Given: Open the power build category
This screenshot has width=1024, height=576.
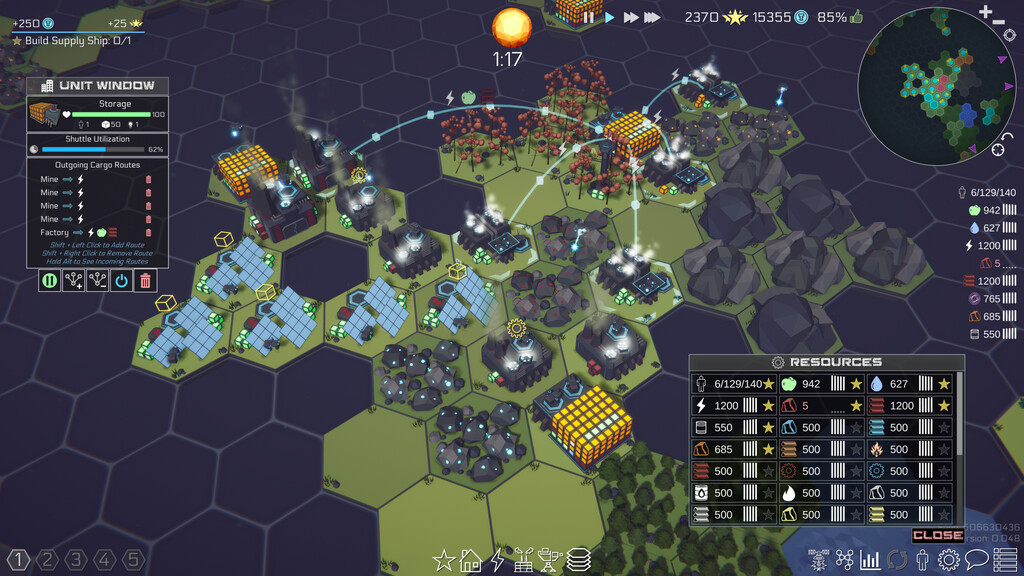Looking at the screenshot, I should click(x=497, y=561).
